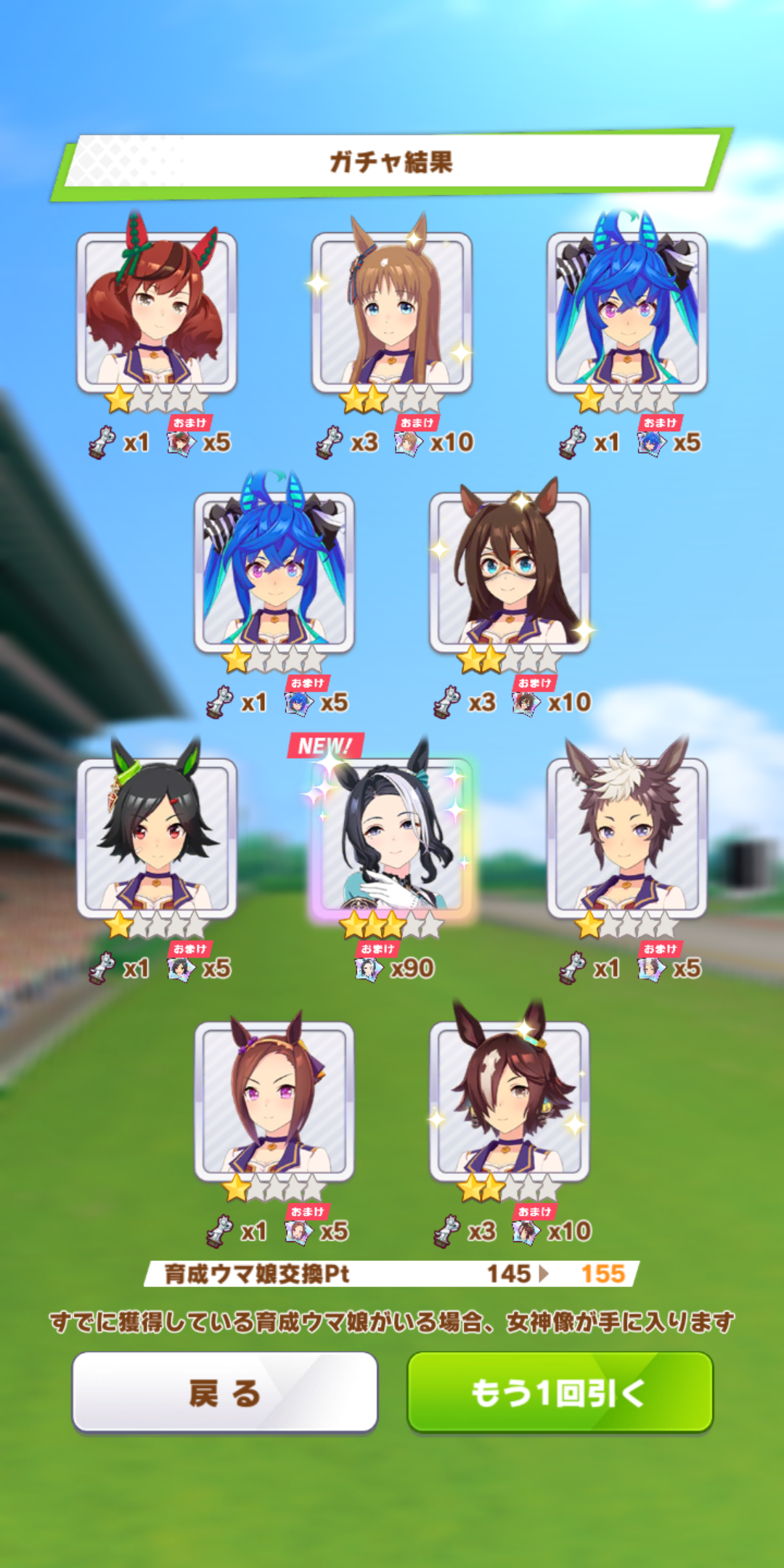Pick the black-haired girl with green ear covers

click(x=157, y=836)
